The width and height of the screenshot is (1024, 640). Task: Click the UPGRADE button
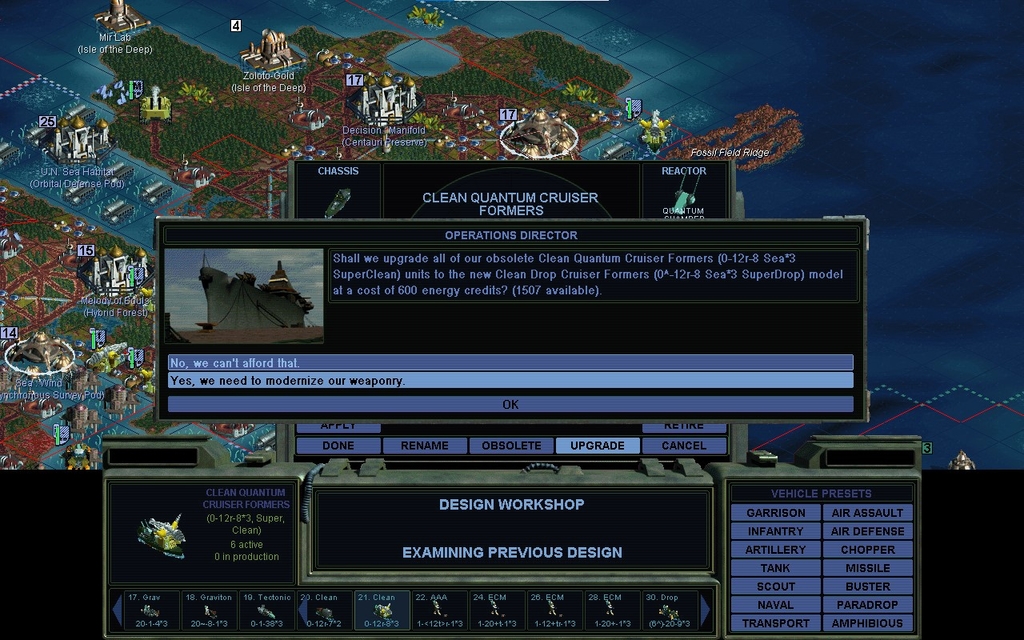click(597, 445)
